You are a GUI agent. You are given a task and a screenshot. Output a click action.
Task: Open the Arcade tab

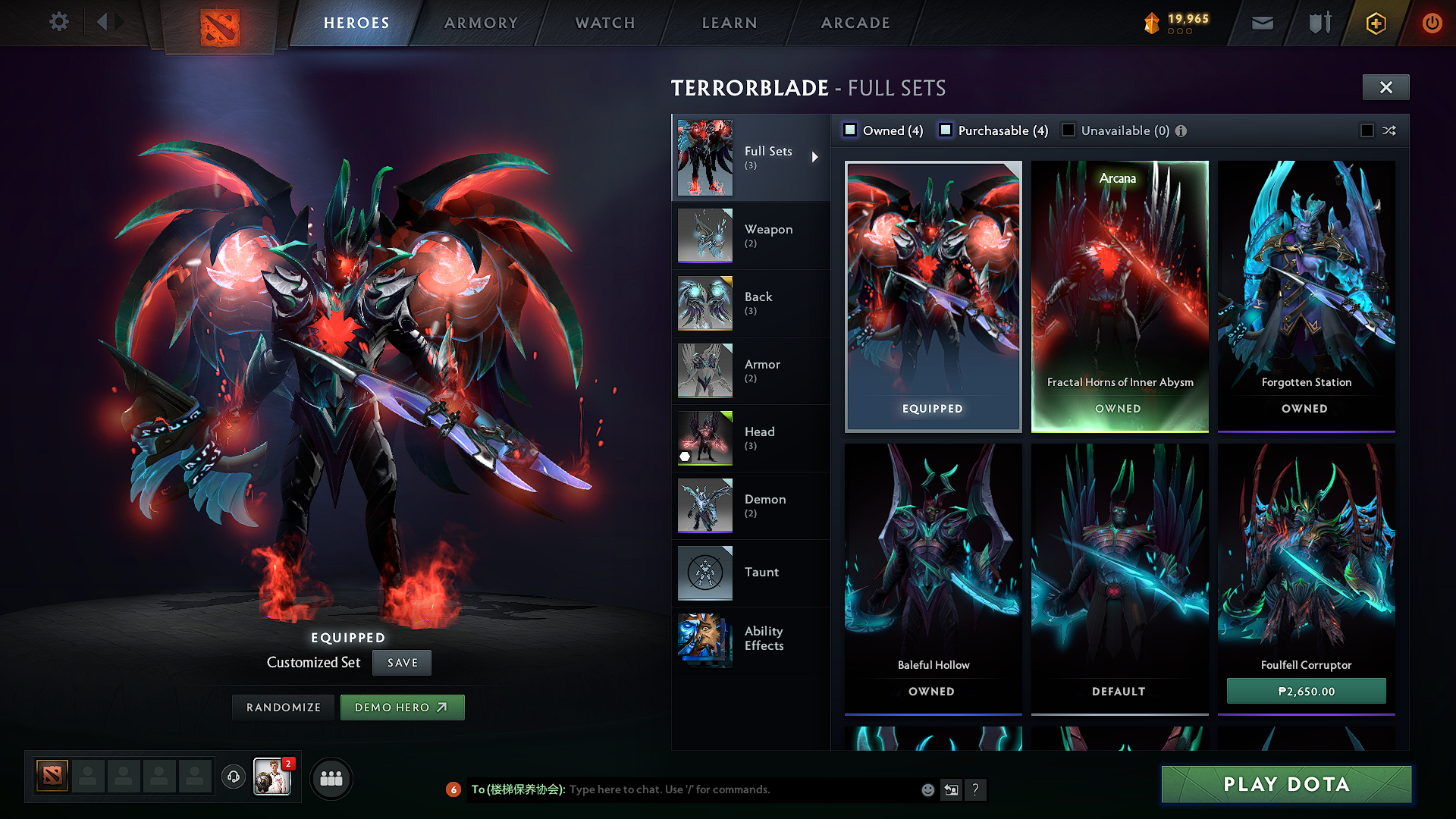click(855, 23)
